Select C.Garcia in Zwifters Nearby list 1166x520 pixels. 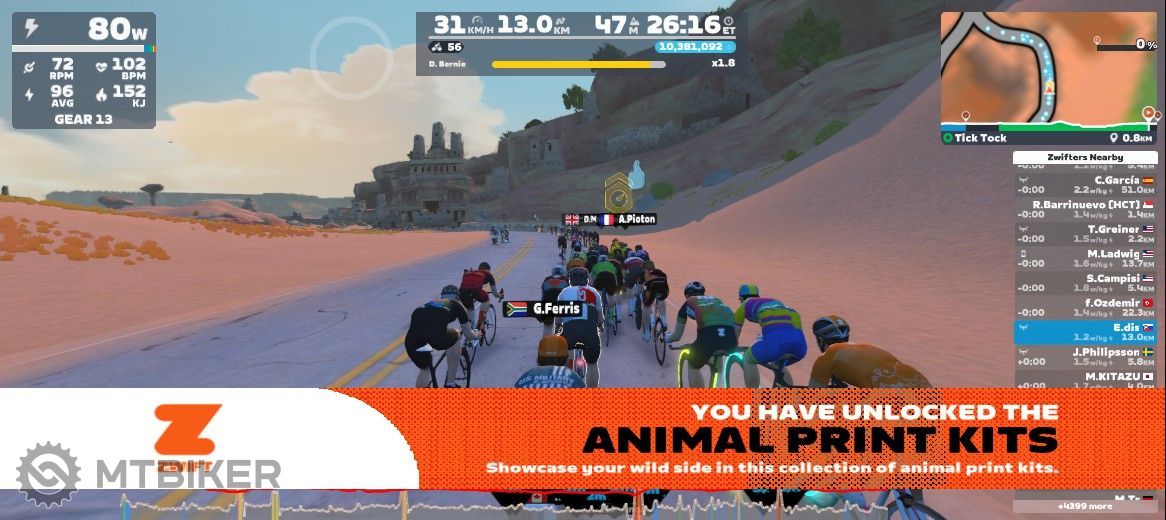pos(1085,185)
